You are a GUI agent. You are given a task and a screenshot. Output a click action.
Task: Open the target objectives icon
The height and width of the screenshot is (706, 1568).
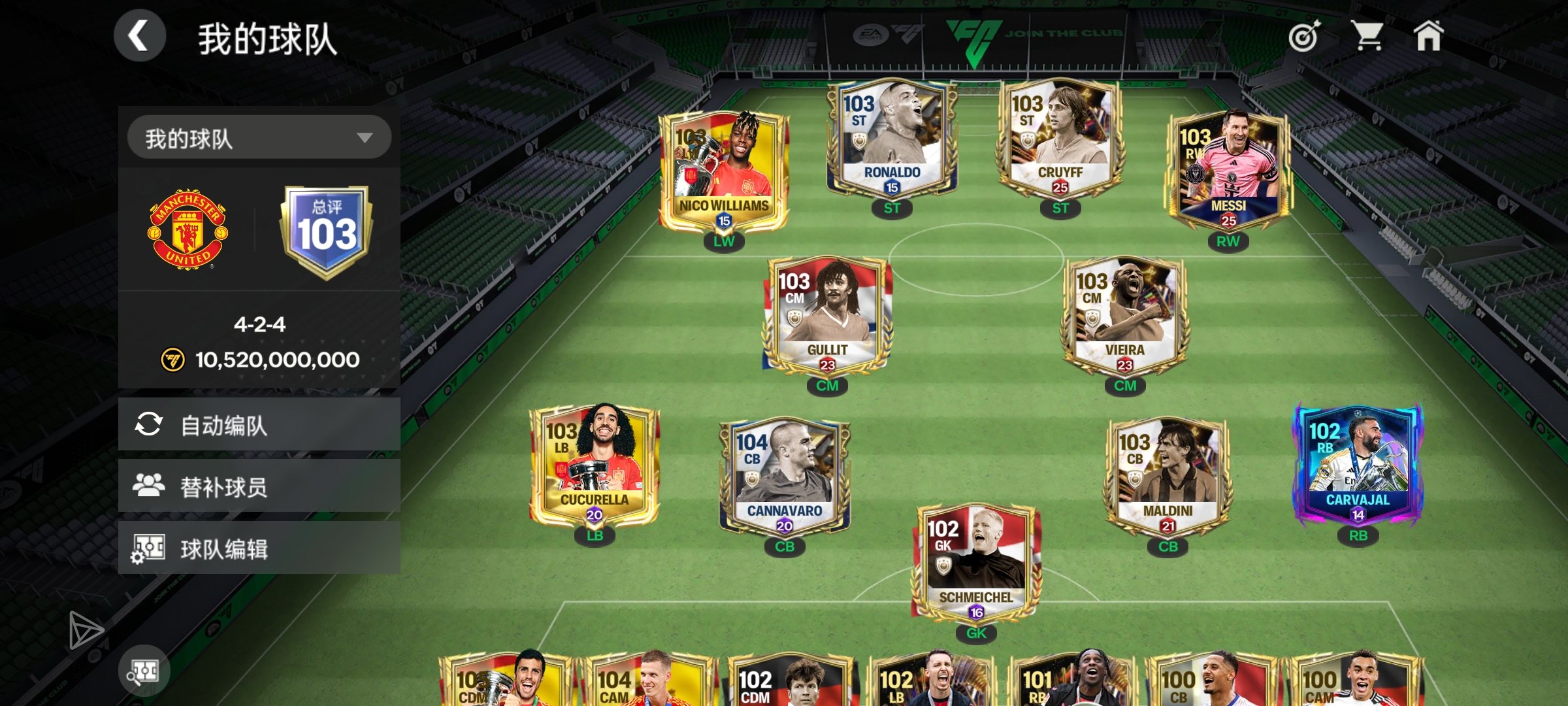click(x=1304, y=36)
